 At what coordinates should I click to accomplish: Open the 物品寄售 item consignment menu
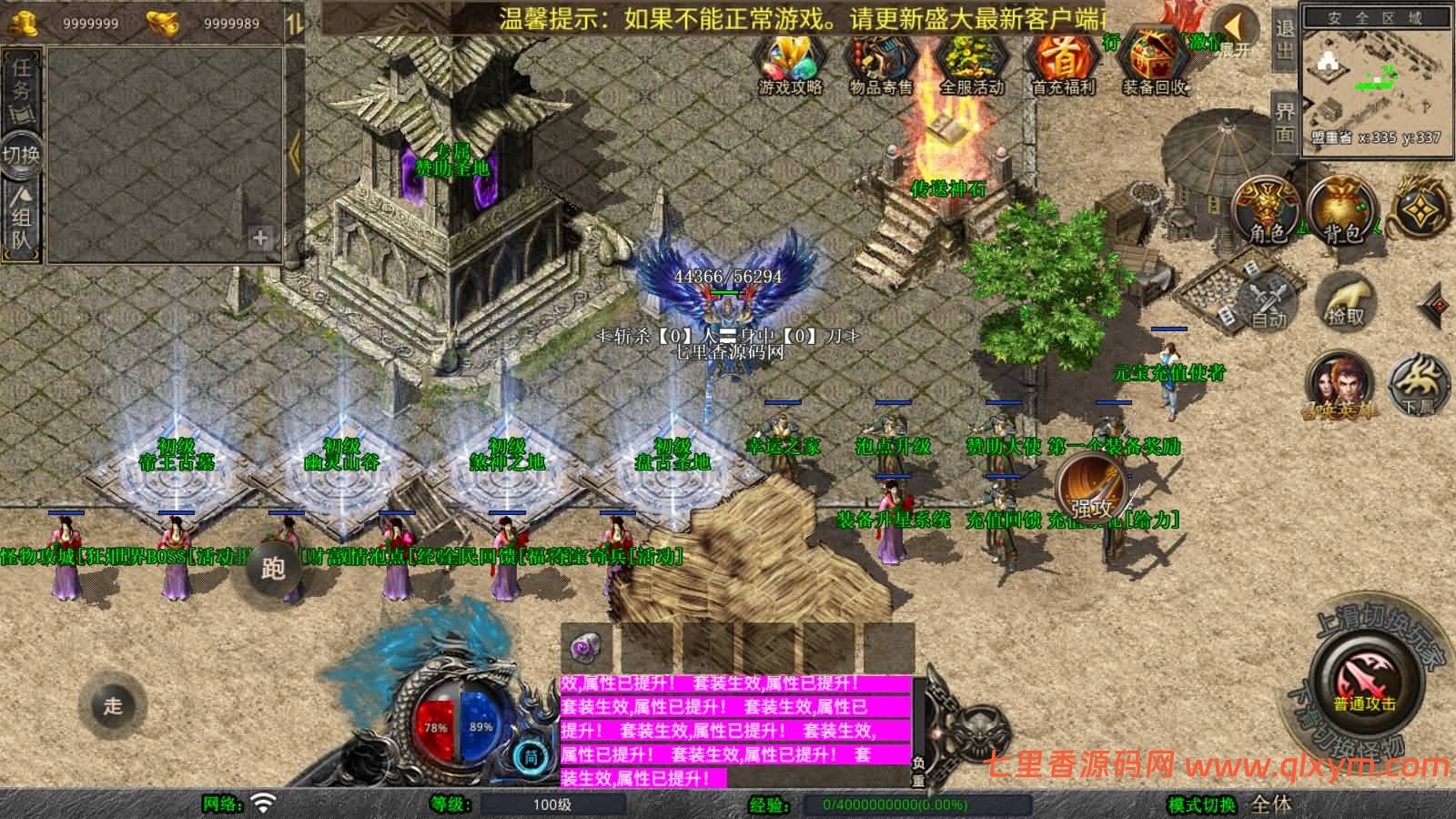[880, 62]
